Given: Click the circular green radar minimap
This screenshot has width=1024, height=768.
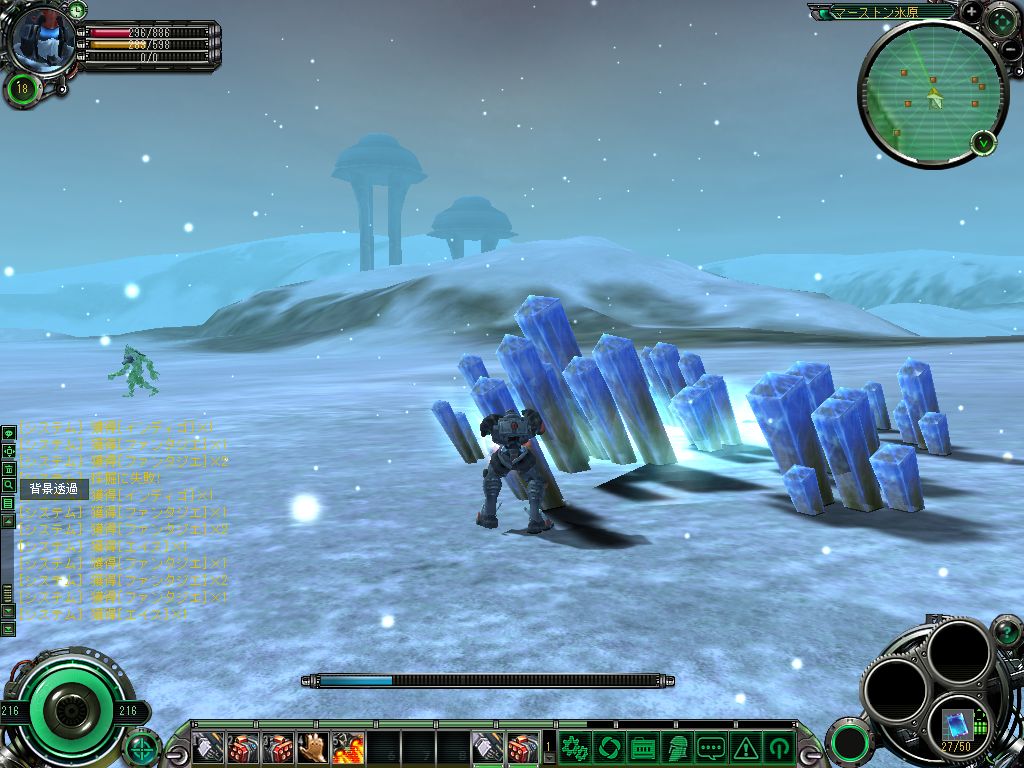Looking at the screenshot, I should (931, 95).
